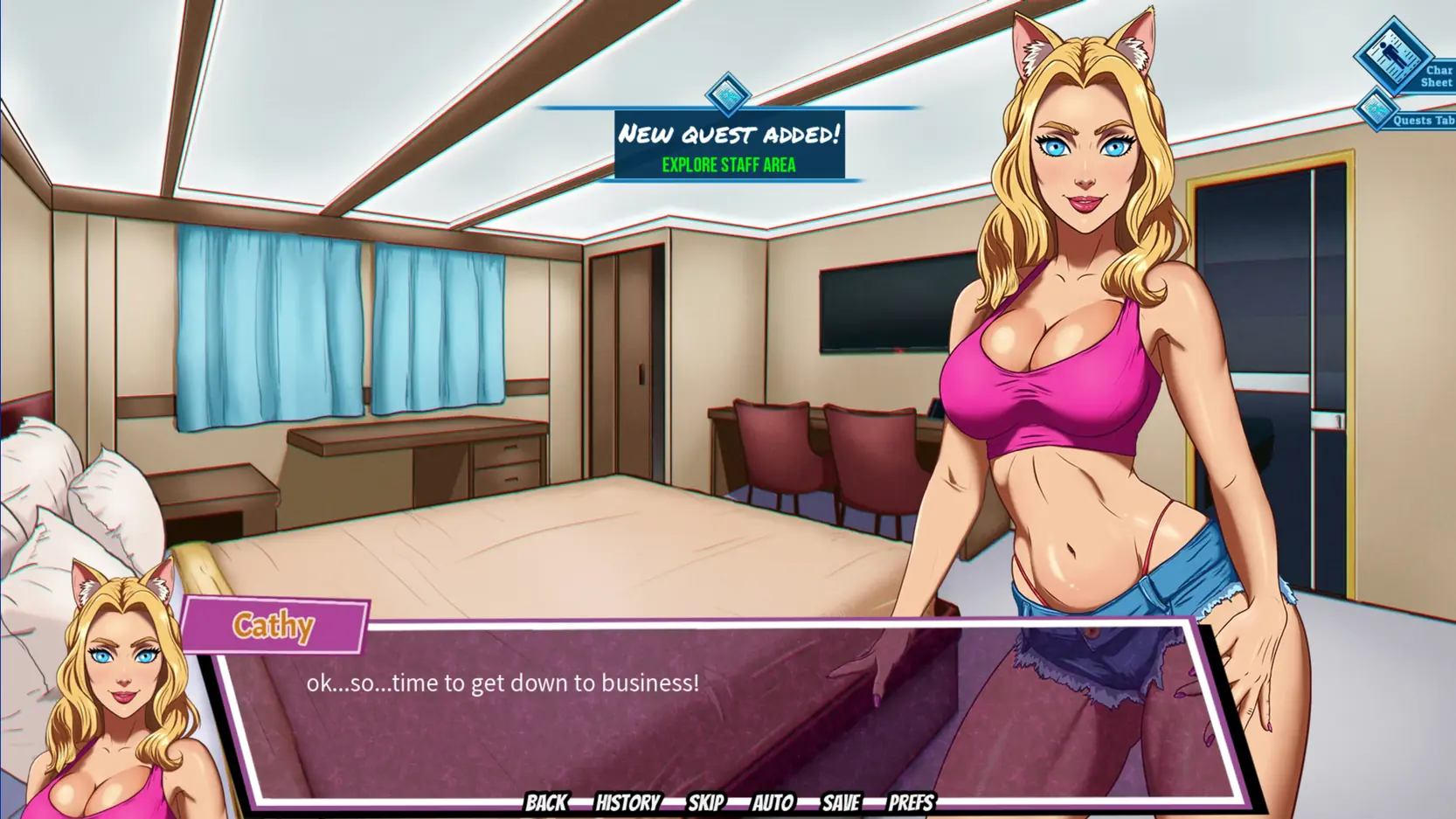Click the New Quest Added notification

(729, 145)
